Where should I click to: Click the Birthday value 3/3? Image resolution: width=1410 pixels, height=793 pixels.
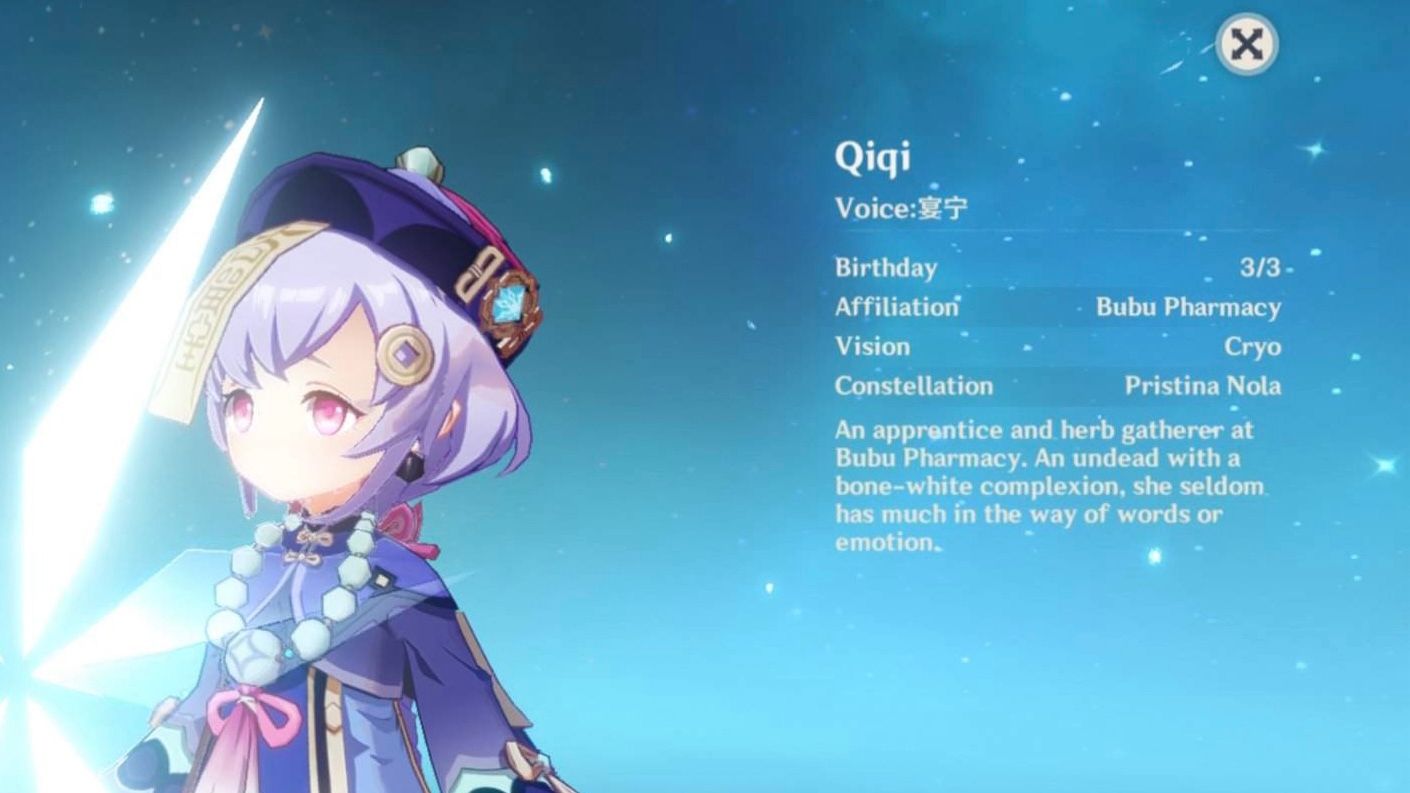(1262, 267)
